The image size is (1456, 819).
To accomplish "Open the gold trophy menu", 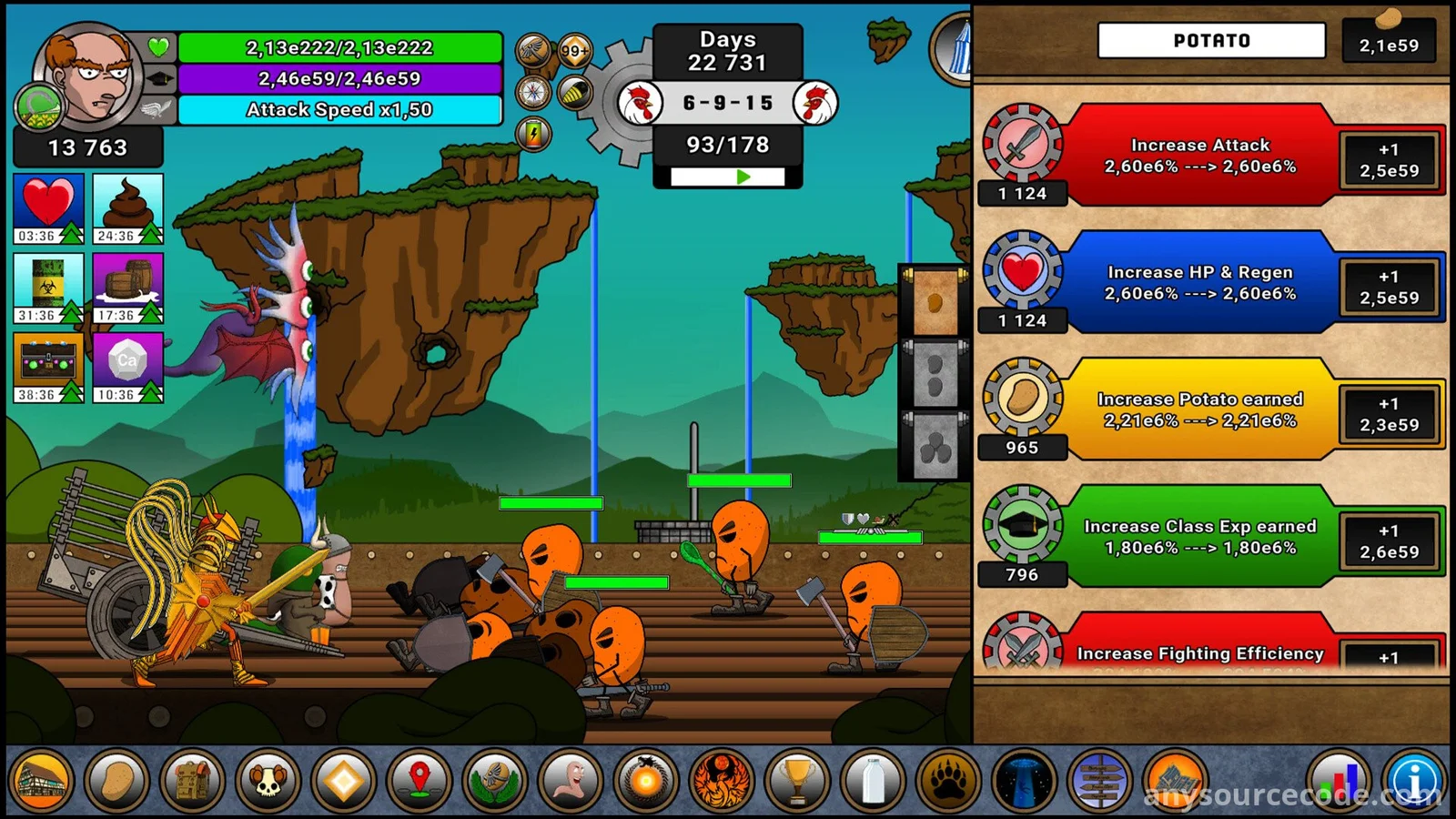I will pos(797,781).
